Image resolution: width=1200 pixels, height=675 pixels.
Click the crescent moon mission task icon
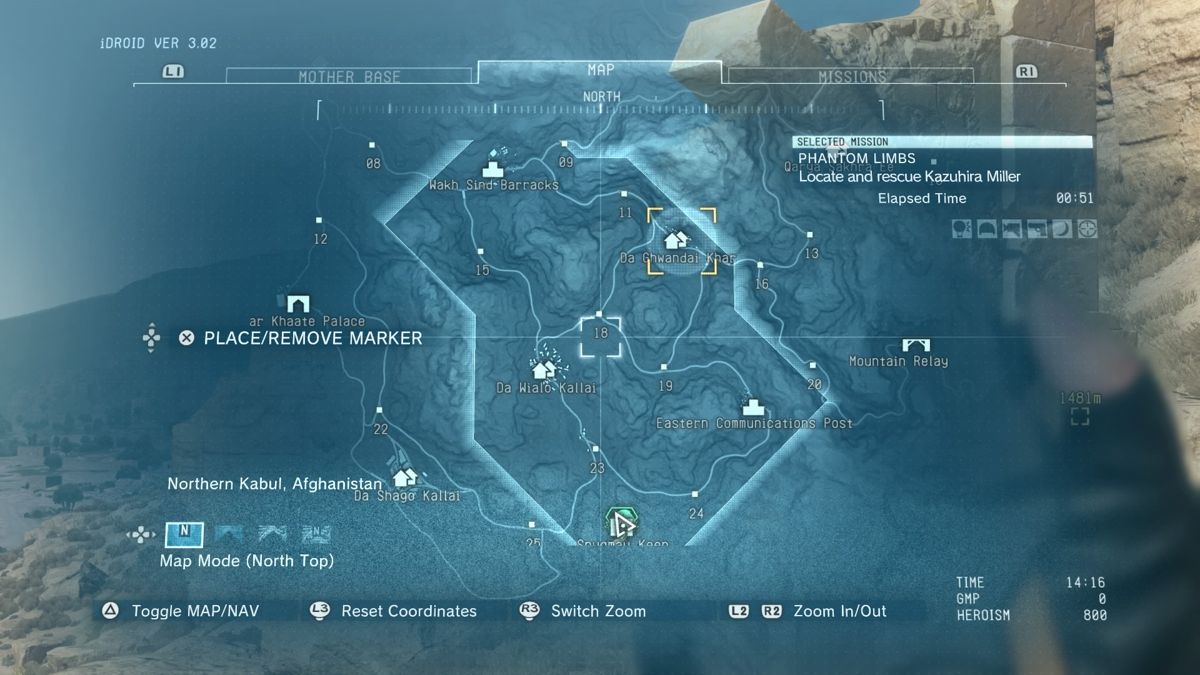click(1061, 229)
